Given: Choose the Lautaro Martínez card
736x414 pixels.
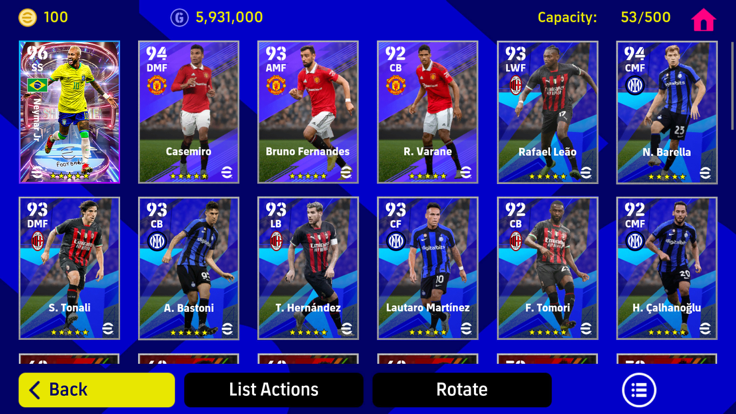Looking at the screenshot, I should coord(427,268).
